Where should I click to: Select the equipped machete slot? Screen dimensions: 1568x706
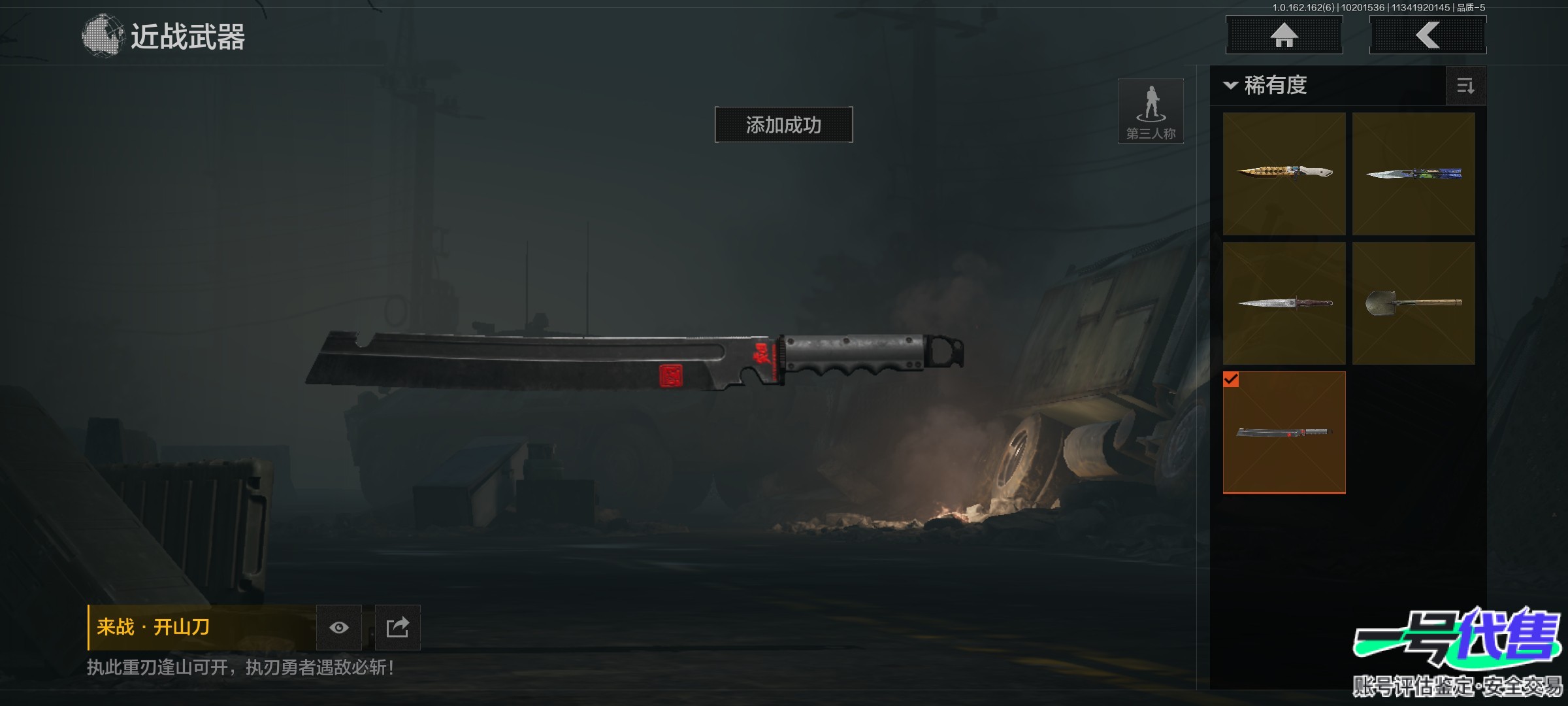pyautogui.click(x=1284, y=432)
